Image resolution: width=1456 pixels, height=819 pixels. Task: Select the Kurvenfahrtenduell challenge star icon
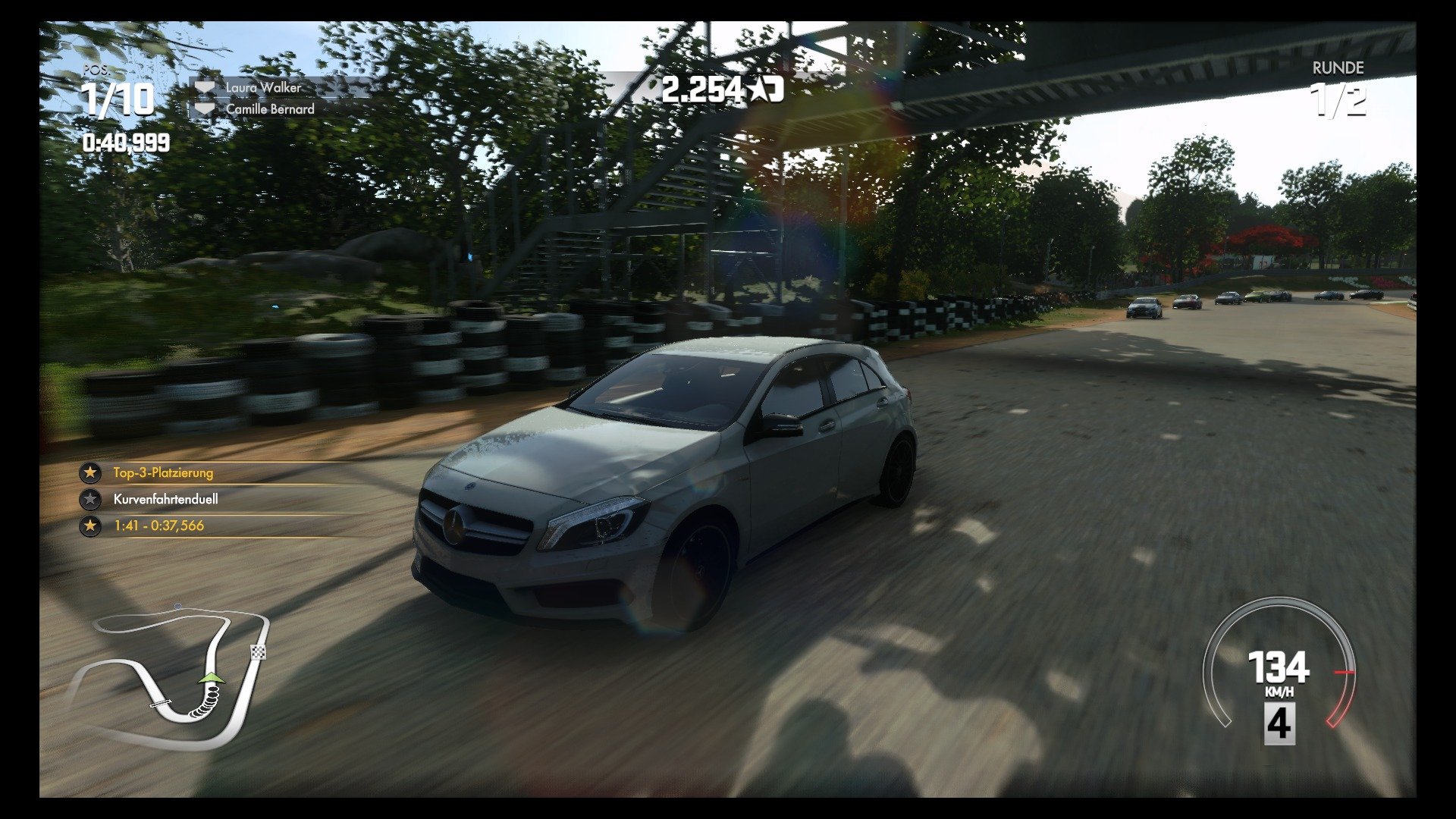click(90, 500)
